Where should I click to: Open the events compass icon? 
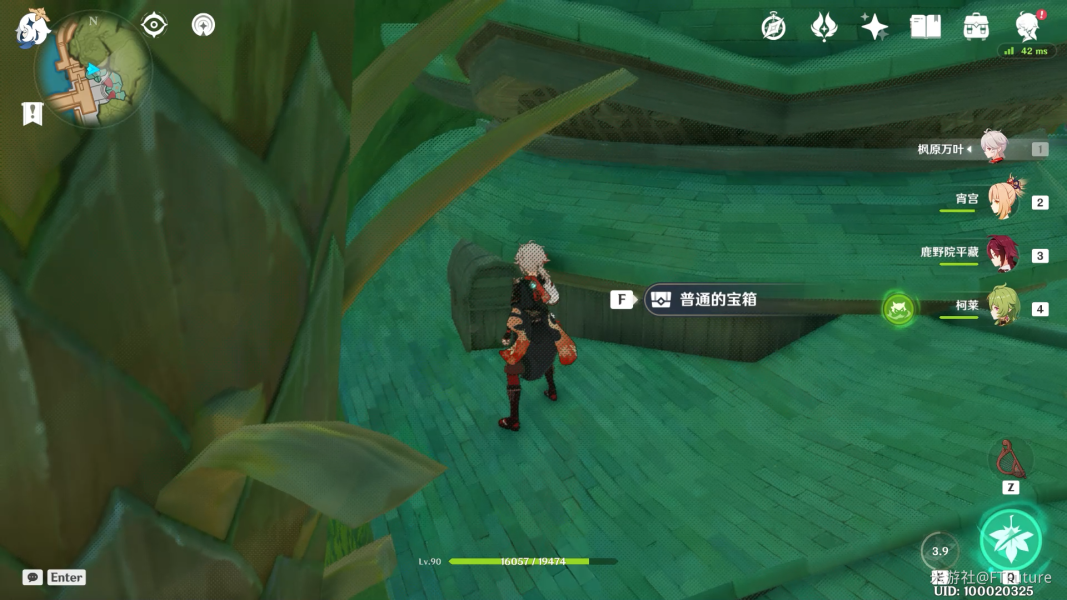click(773, 27)
